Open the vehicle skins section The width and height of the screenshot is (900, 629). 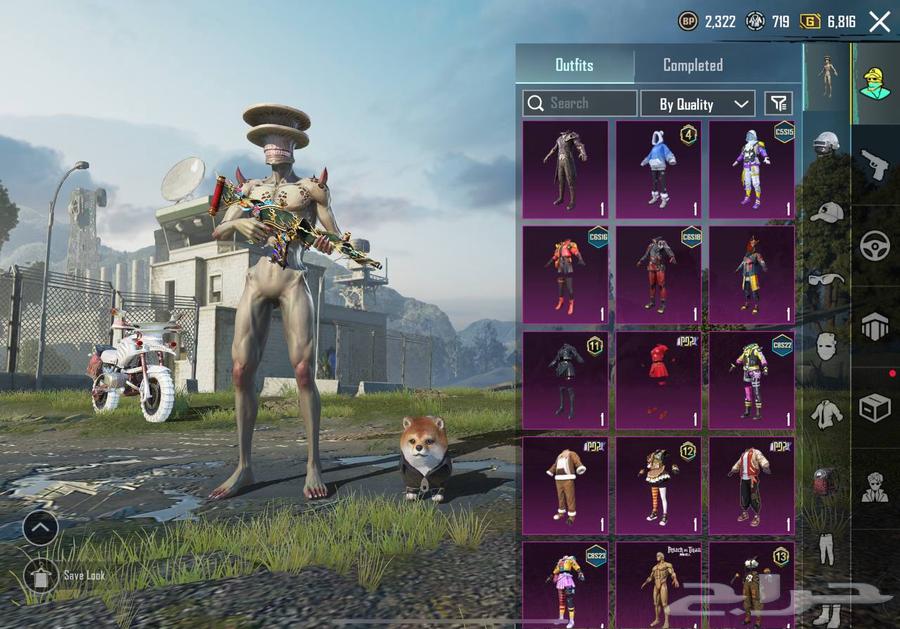875,245
